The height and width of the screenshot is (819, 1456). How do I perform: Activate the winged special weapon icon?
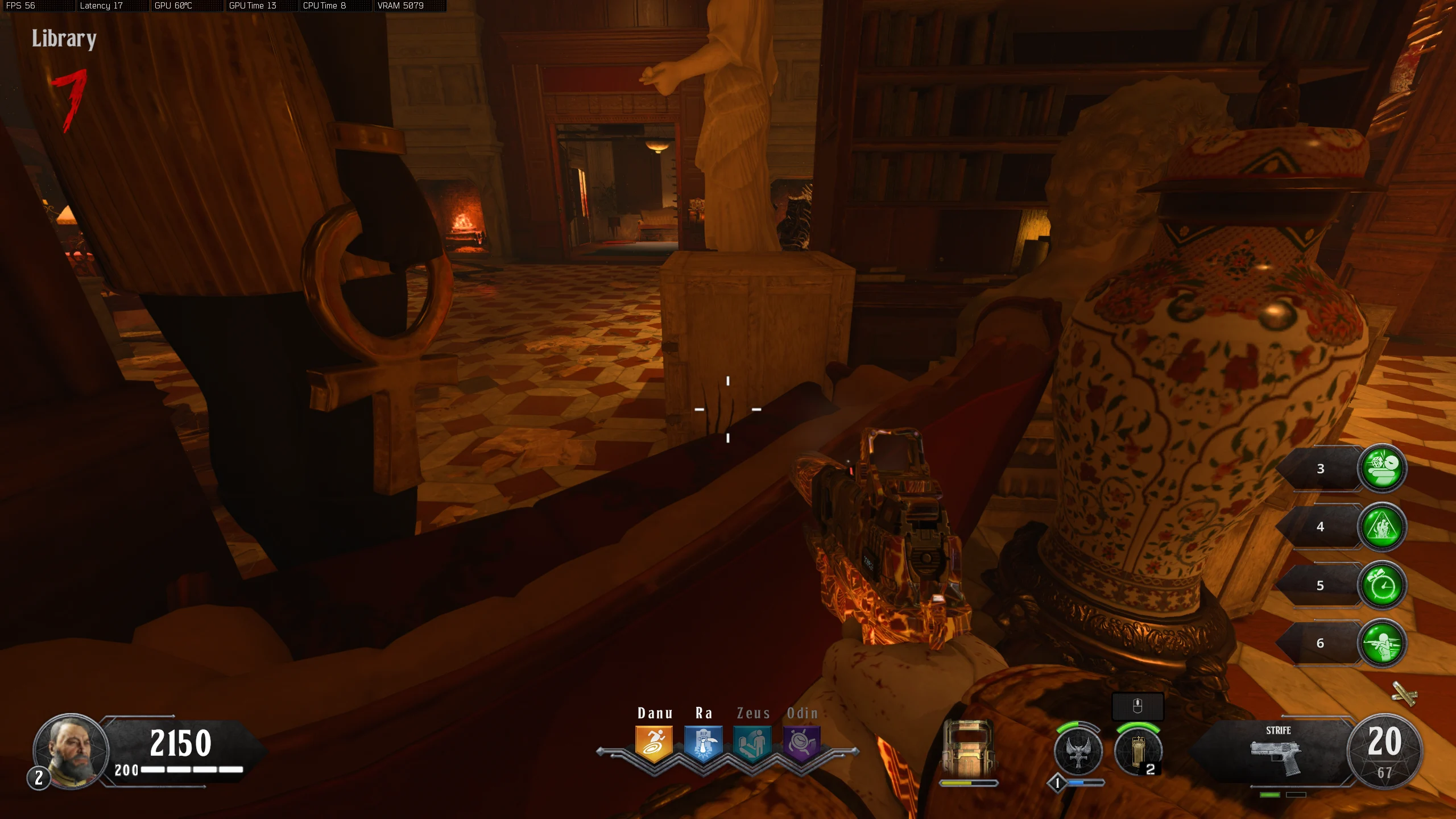[x=1078, y=752]
